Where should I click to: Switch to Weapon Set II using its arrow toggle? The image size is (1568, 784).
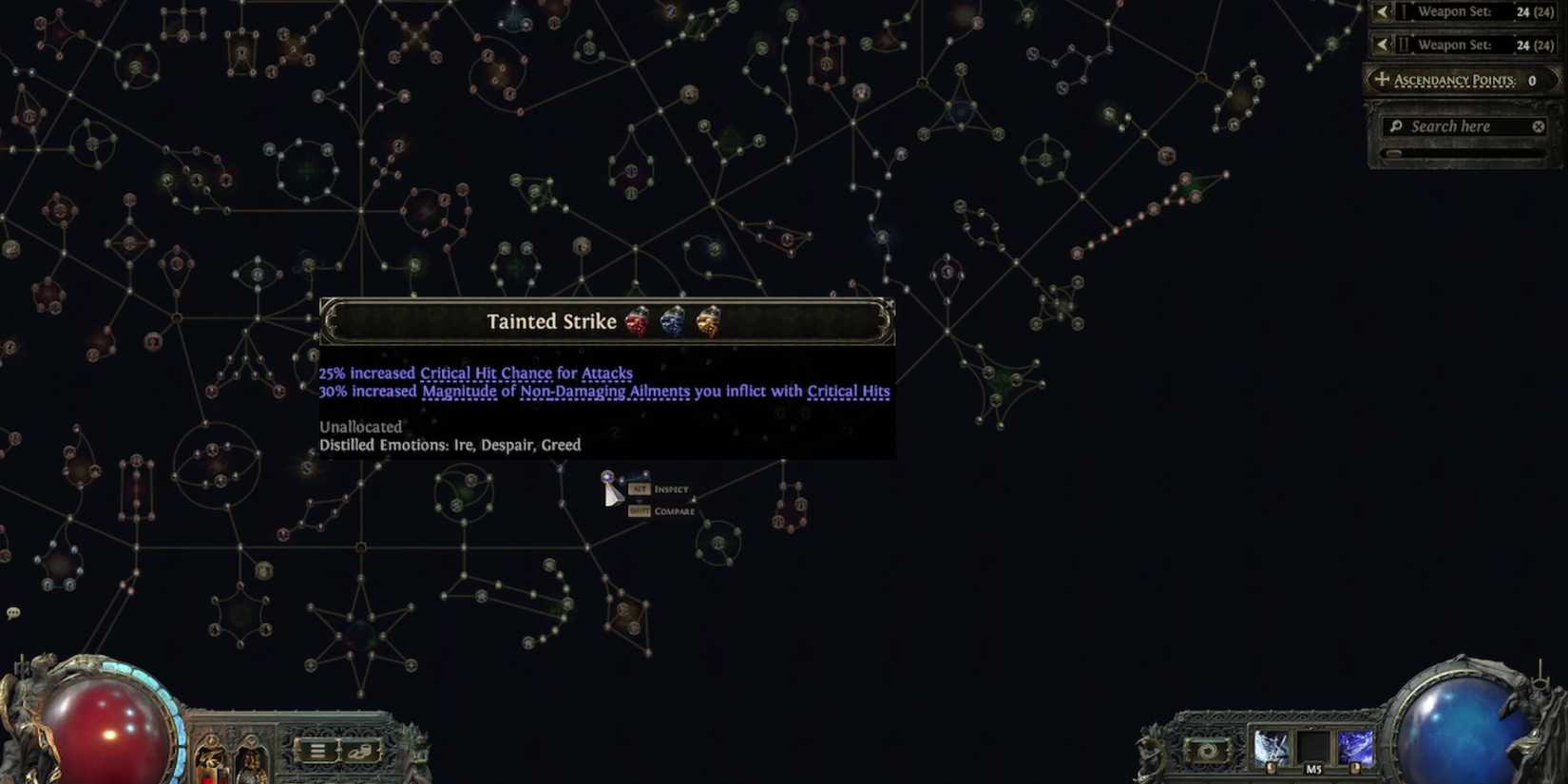click(1383, 44)
